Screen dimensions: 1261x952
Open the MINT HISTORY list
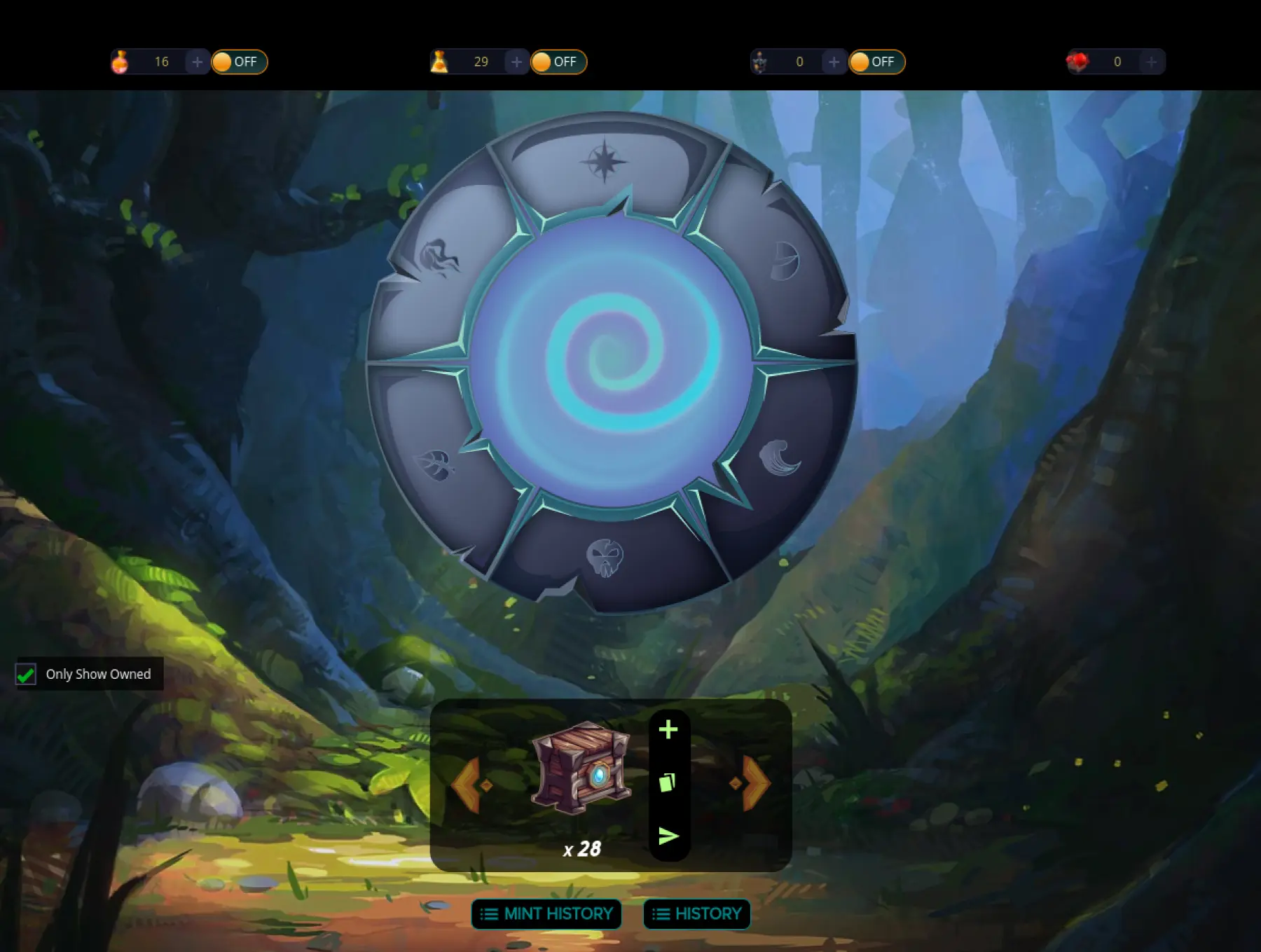coord(546,913)
